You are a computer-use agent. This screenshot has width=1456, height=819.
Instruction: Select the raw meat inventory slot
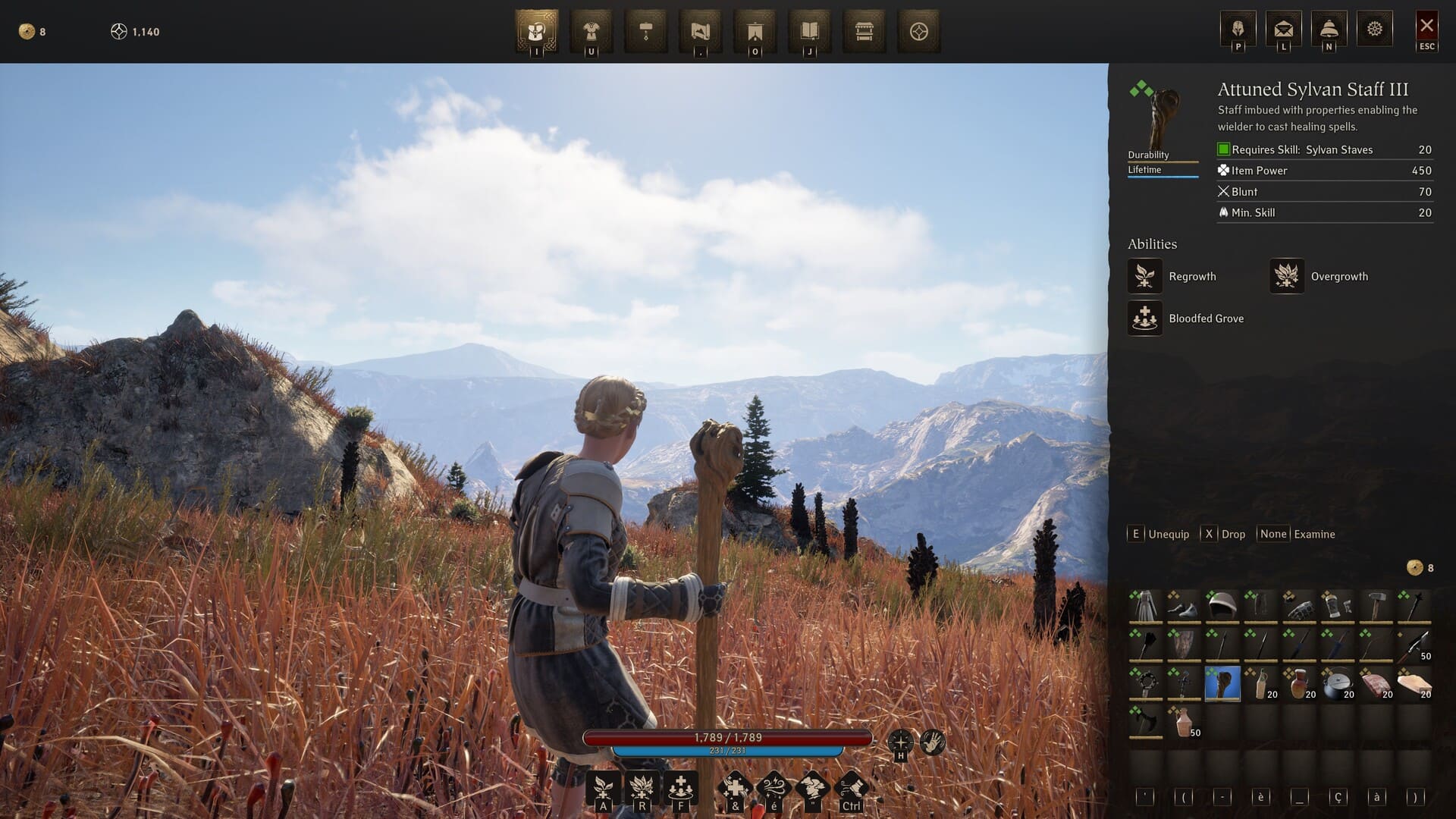pos(1376,683)
